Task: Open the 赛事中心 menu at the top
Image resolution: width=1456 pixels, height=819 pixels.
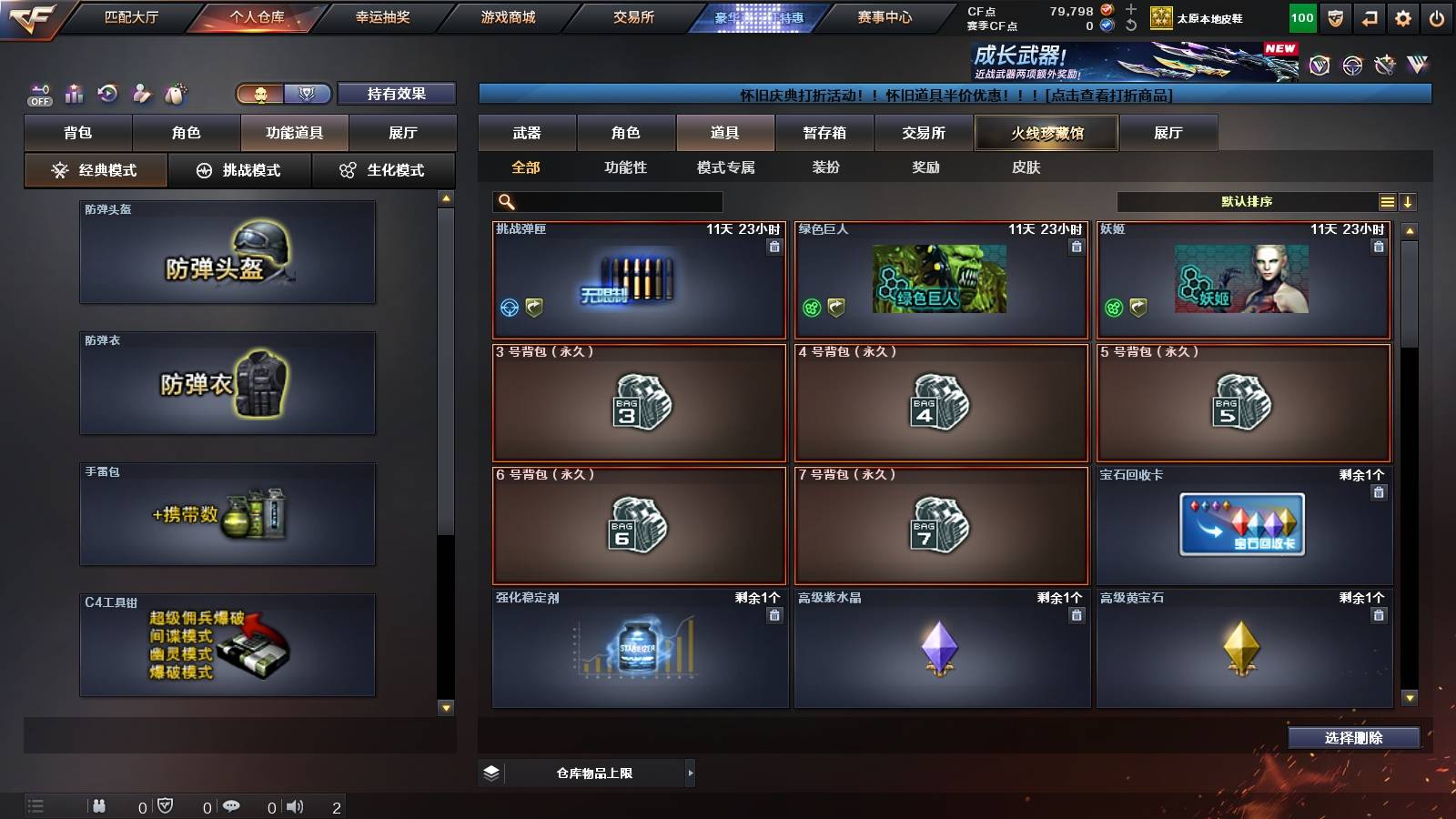Action: [885, 16]
